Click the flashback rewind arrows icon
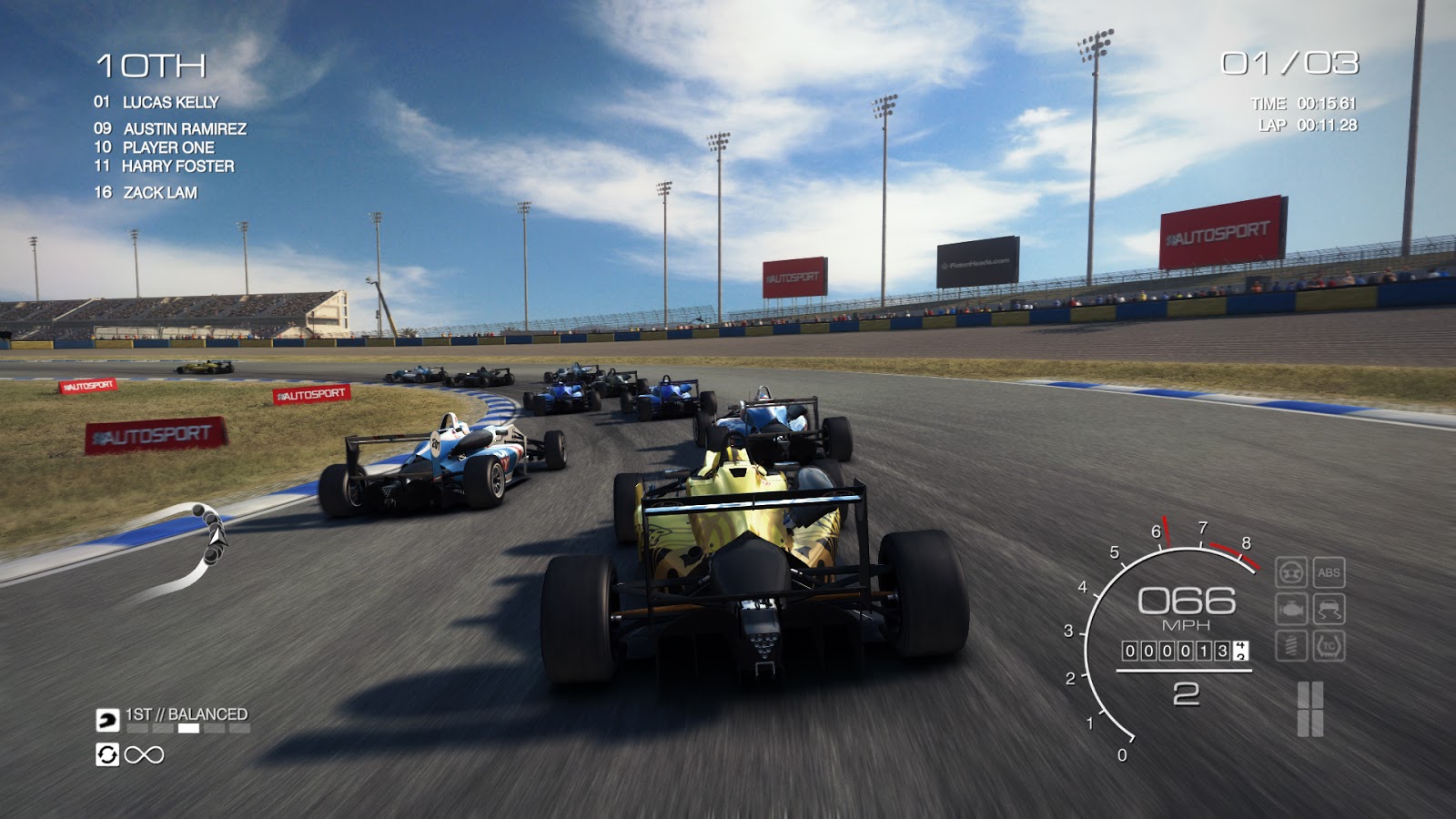The width and height of the screenshot is (1456, 819). 107,755
